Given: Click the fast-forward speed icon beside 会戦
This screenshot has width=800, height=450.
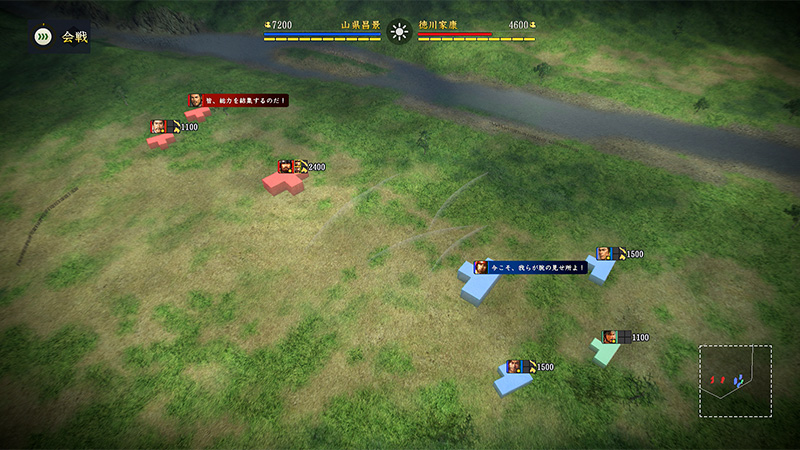Looking at the screenshot, I should 42,37.
